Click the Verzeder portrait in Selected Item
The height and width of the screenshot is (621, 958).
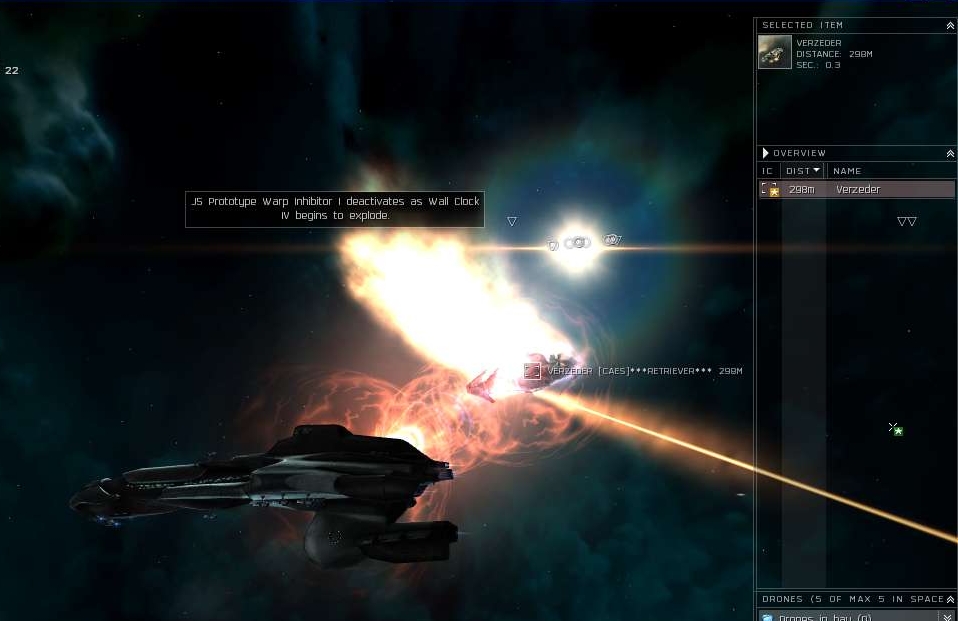[x=775, y=52]
